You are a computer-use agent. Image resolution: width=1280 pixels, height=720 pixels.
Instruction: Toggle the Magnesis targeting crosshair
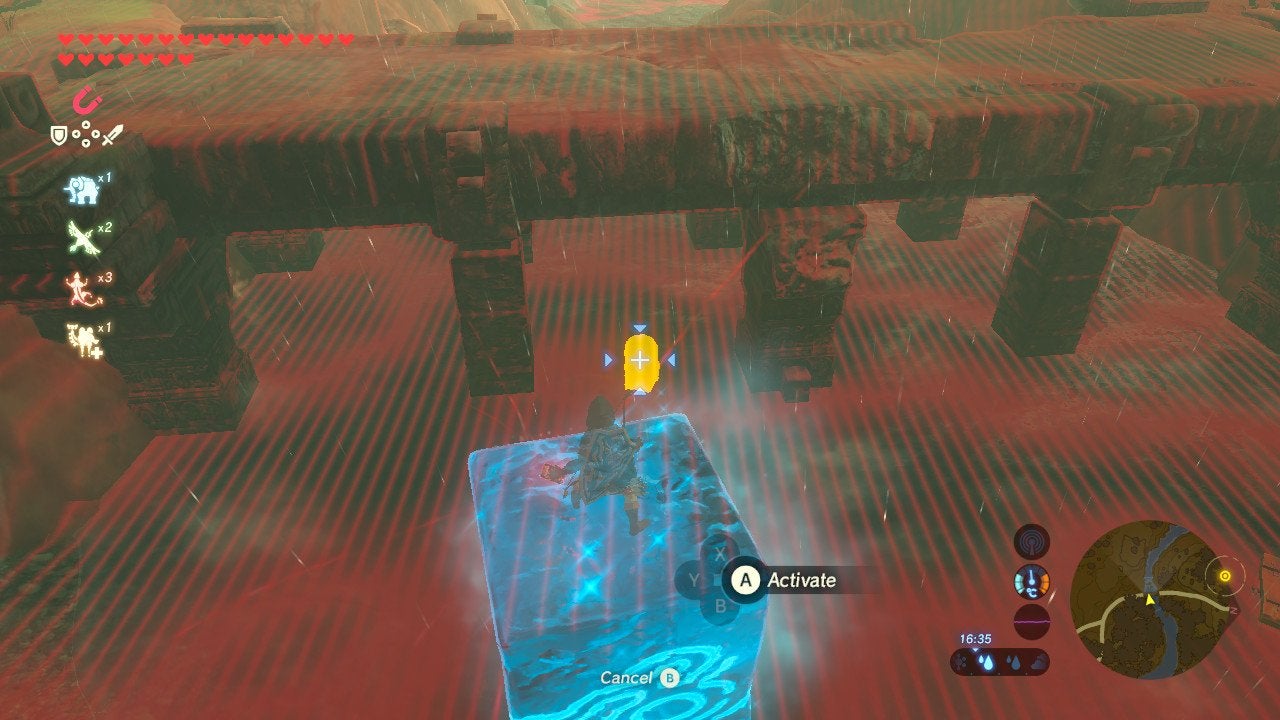(x=639, y=362)
